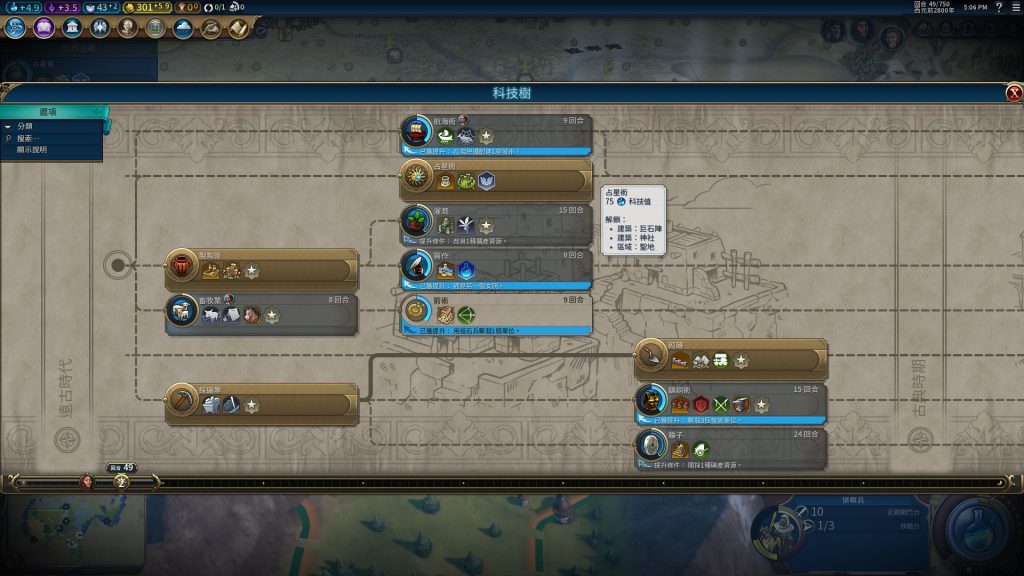This screenshot has width=1024, height=576.
Task: Research the Bronze Working (鑄銅術) technology
Action: pos(731,404)
